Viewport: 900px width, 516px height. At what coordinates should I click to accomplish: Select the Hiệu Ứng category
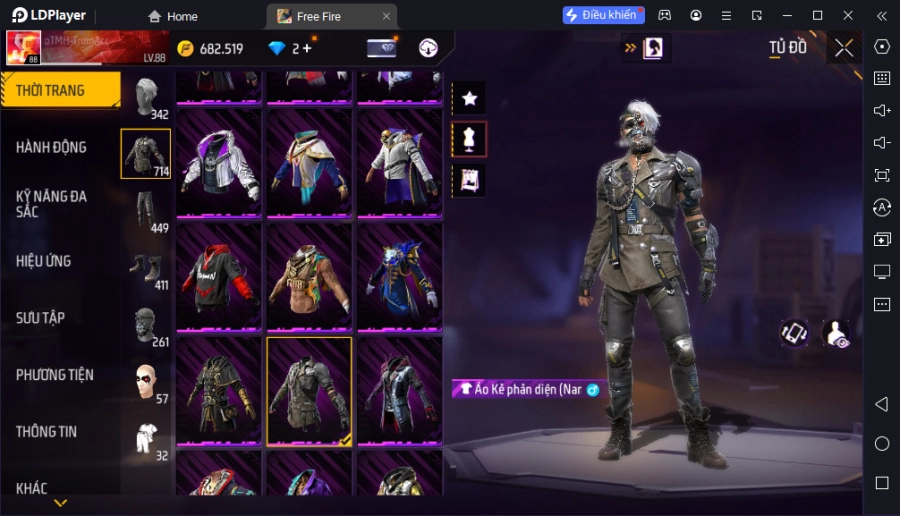coord(43,261)
